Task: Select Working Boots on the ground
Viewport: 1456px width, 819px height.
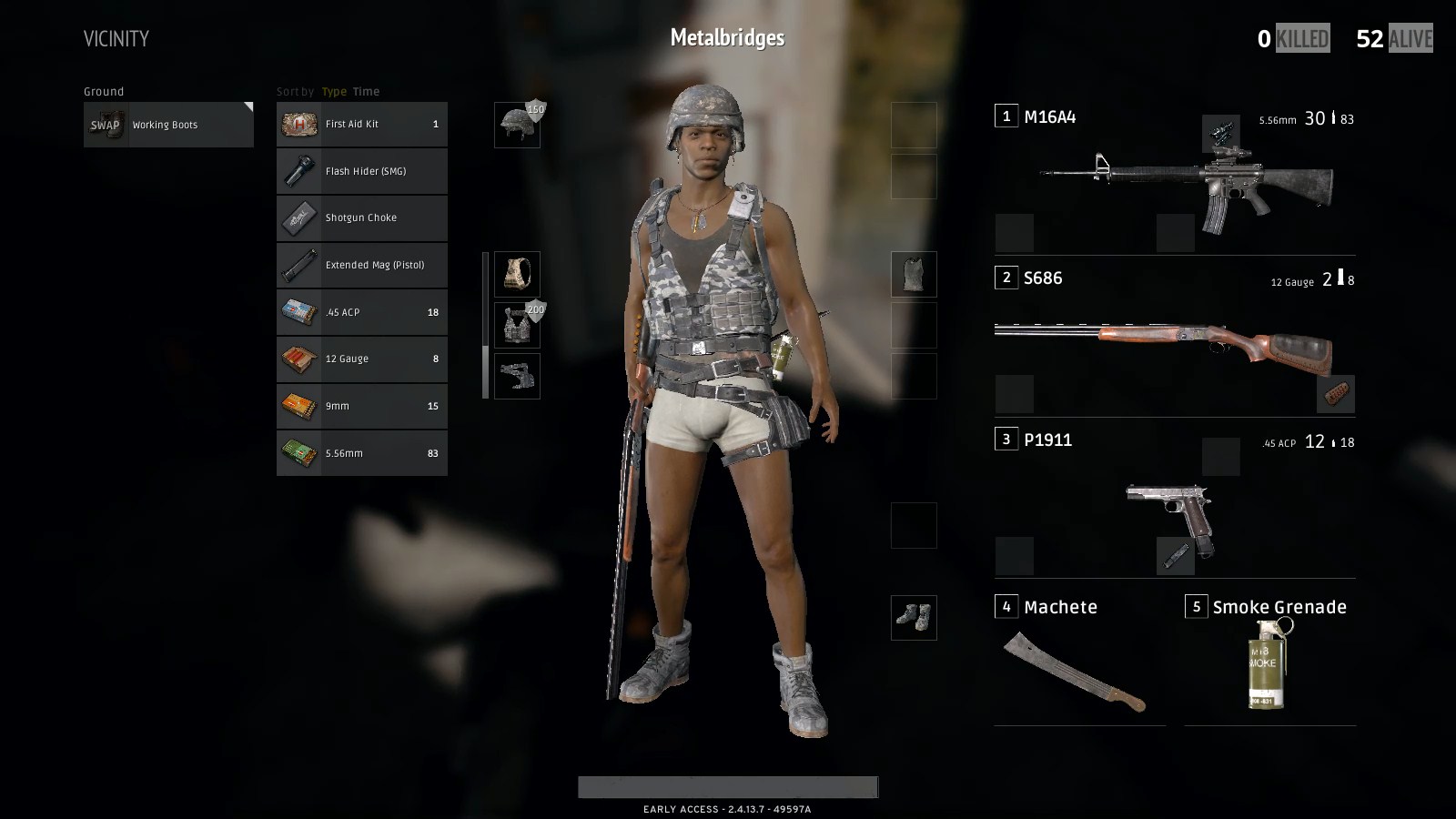Action: click(168, 125)
